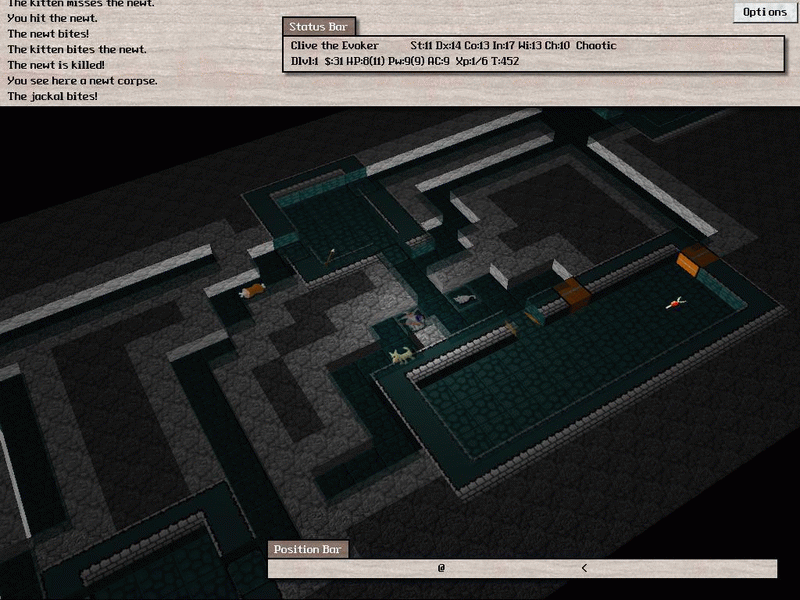
Task: Click the Position Bar title tab
Action: tap(308, 550)
